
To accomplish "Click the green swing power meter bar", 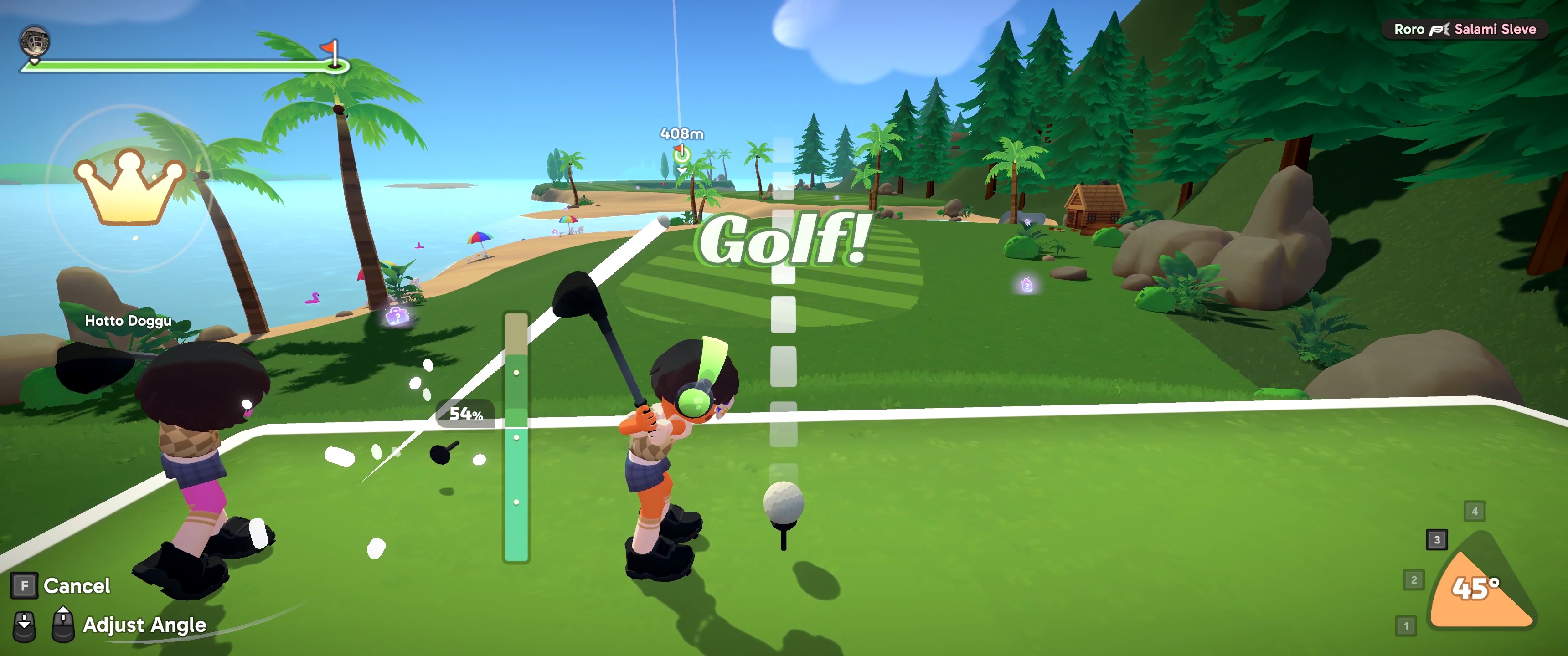I will (x=516, y=437).
